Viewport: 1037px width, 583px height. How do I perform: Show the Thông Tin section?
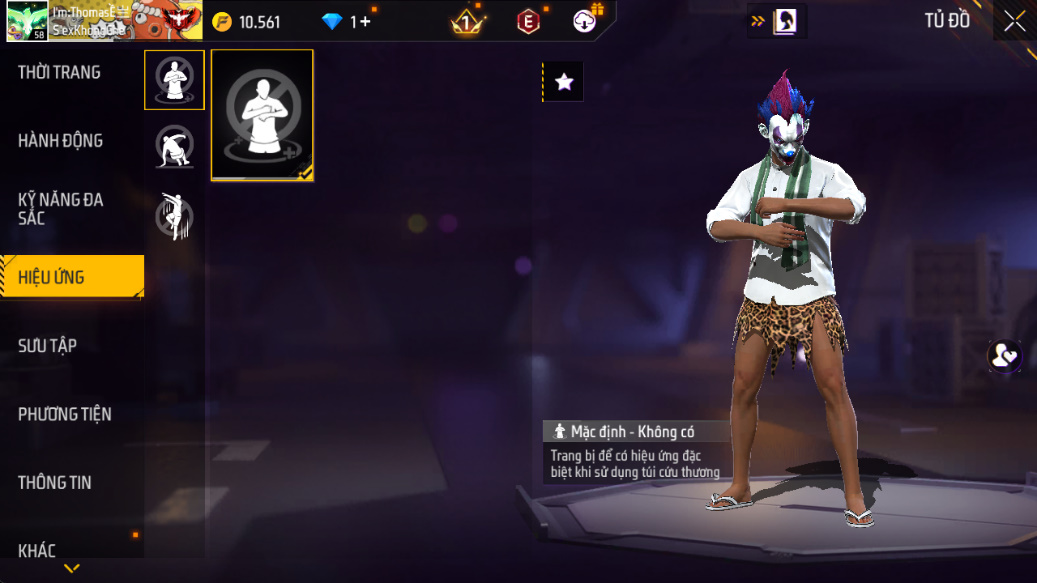pos(55,483)
